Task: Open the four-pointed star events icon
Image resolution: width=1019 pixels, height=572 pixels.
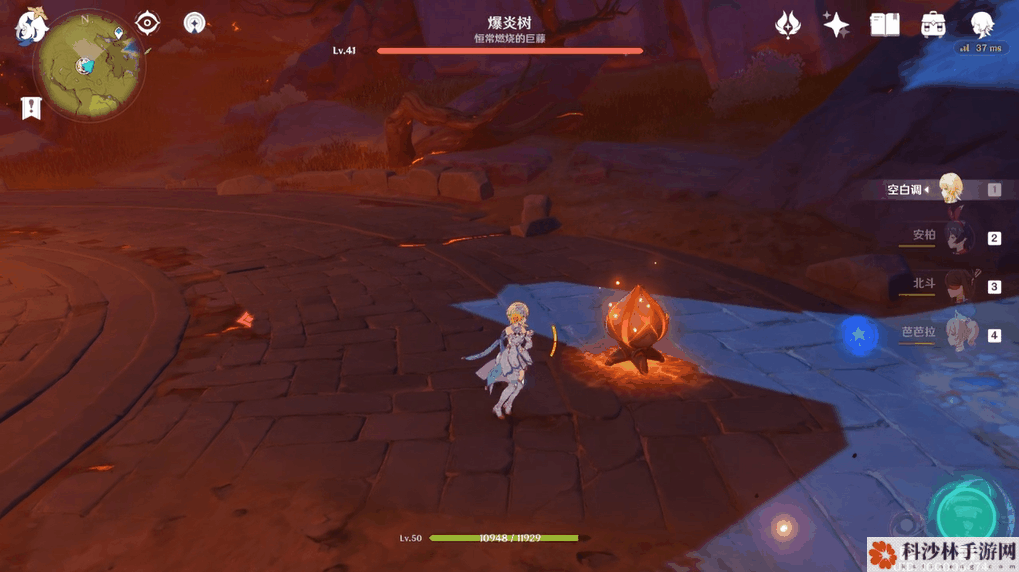Action: pos(836,24)
